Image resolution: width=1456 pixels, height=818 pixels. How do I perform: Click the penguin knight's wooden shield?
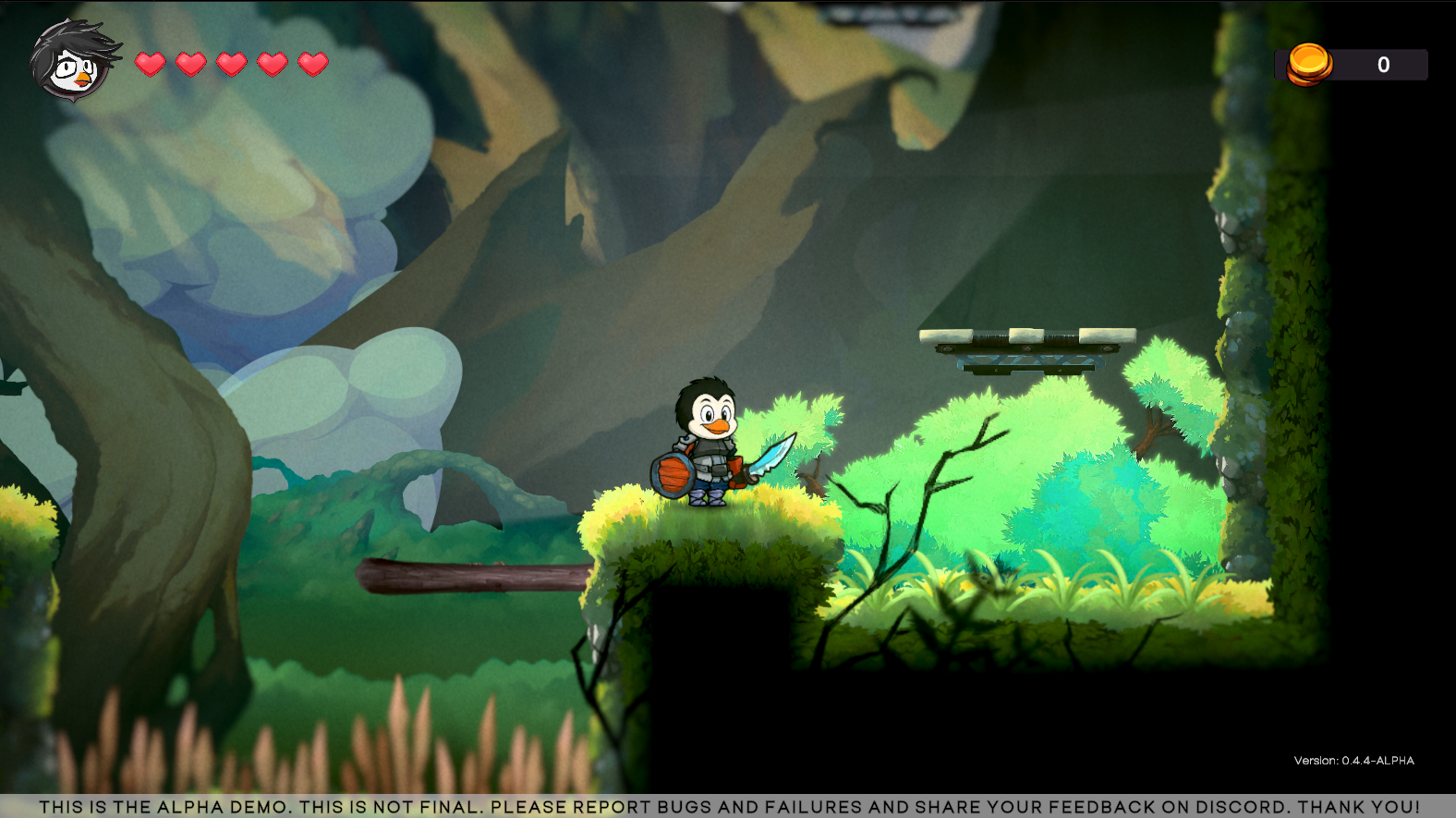(x=673, y=474)
